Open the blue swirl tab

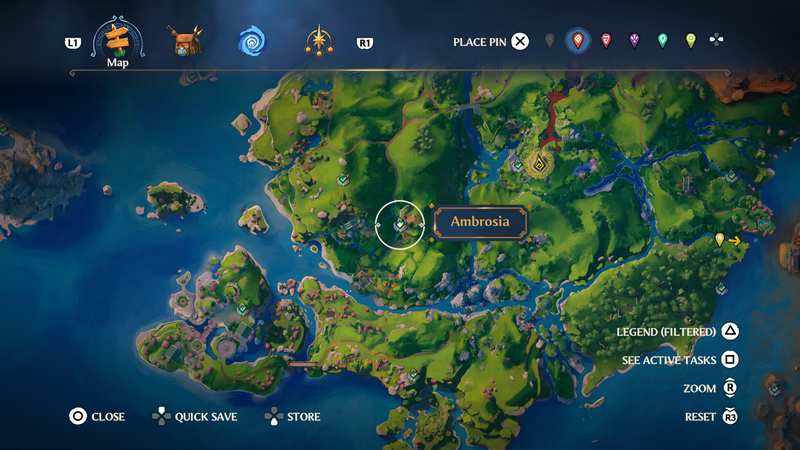251,42
